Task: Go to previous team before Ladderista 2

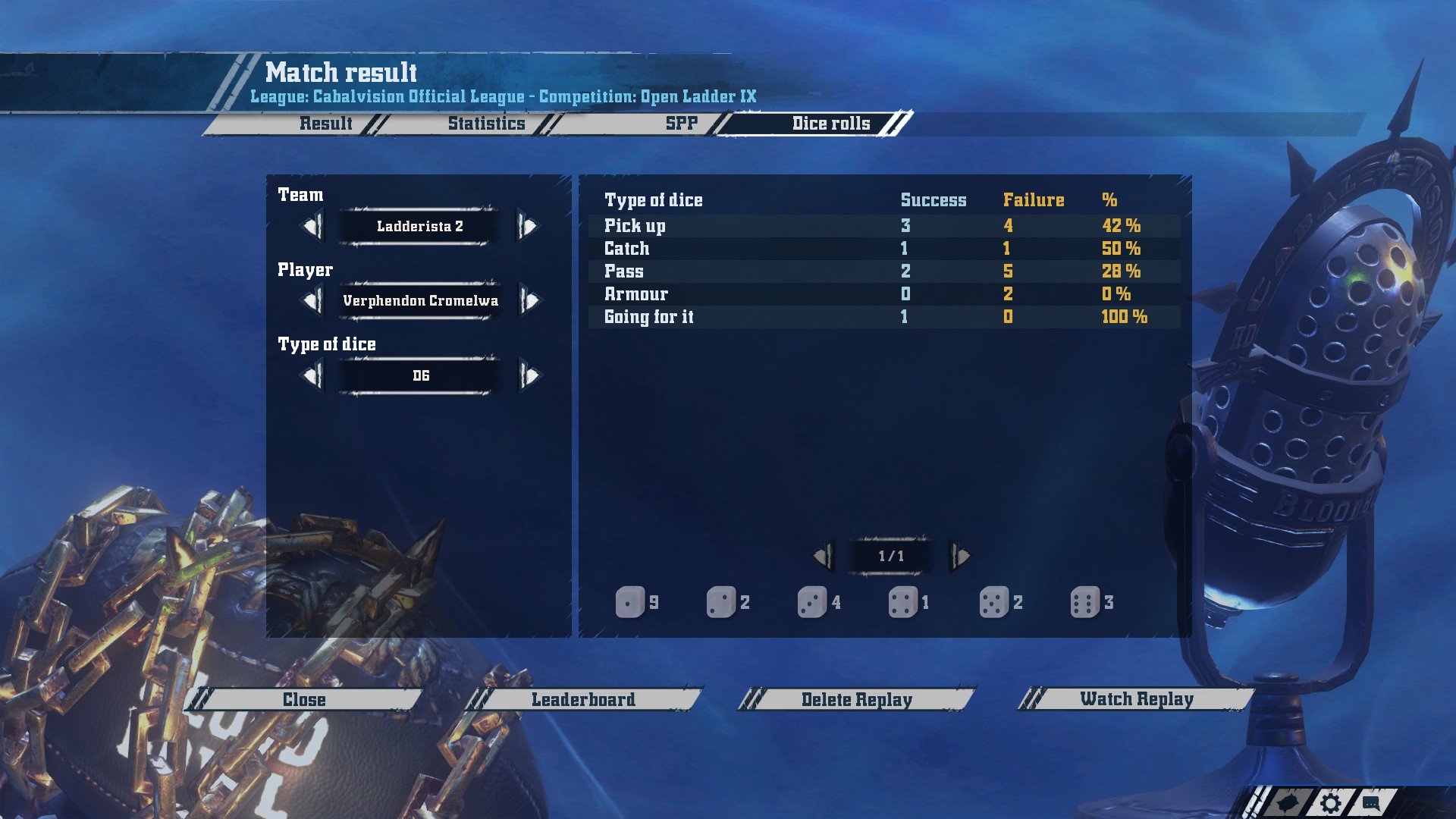Action: click(x=312, y=226)
